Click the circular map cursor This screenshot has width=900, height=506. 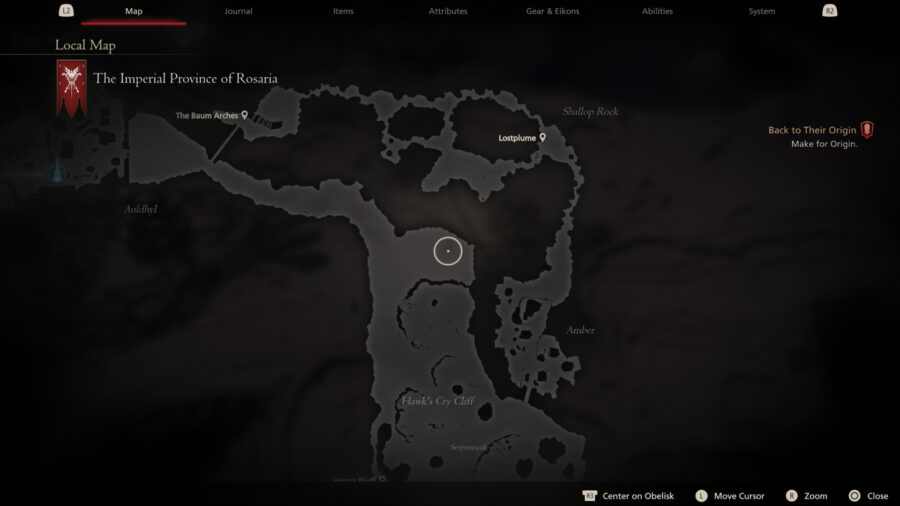click(448, 251)
